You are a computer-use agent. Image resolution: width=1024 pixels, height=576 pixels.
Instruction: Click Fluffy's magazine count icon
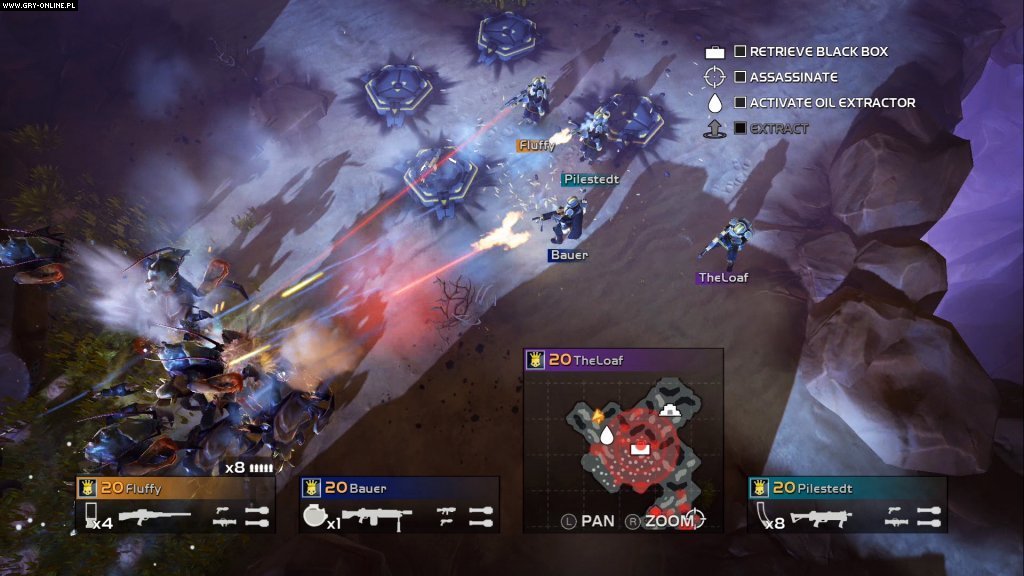click(90, 515)
